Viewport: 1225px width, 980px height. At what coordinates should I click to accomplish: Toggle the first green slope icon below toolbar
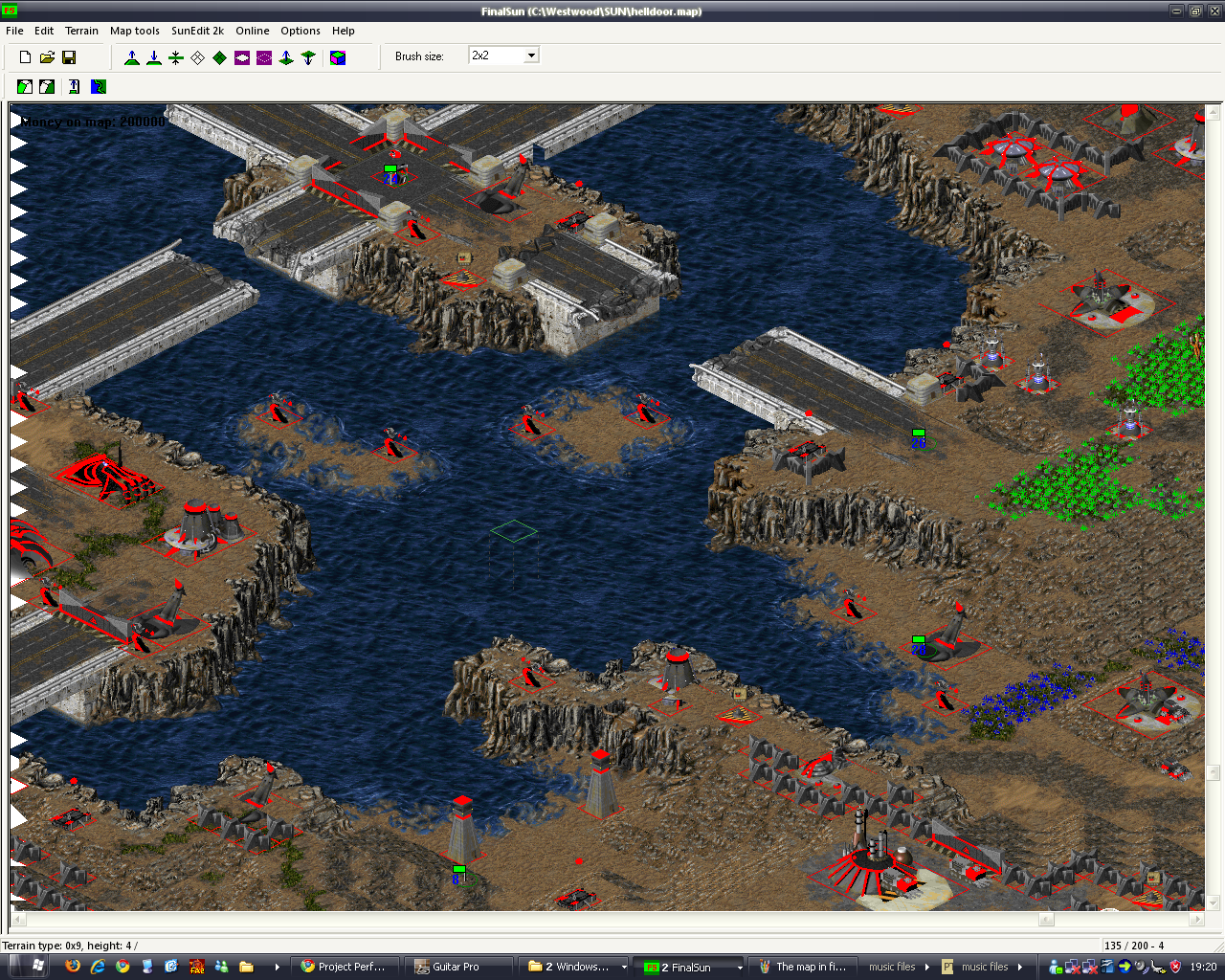(x=24, y=86)
